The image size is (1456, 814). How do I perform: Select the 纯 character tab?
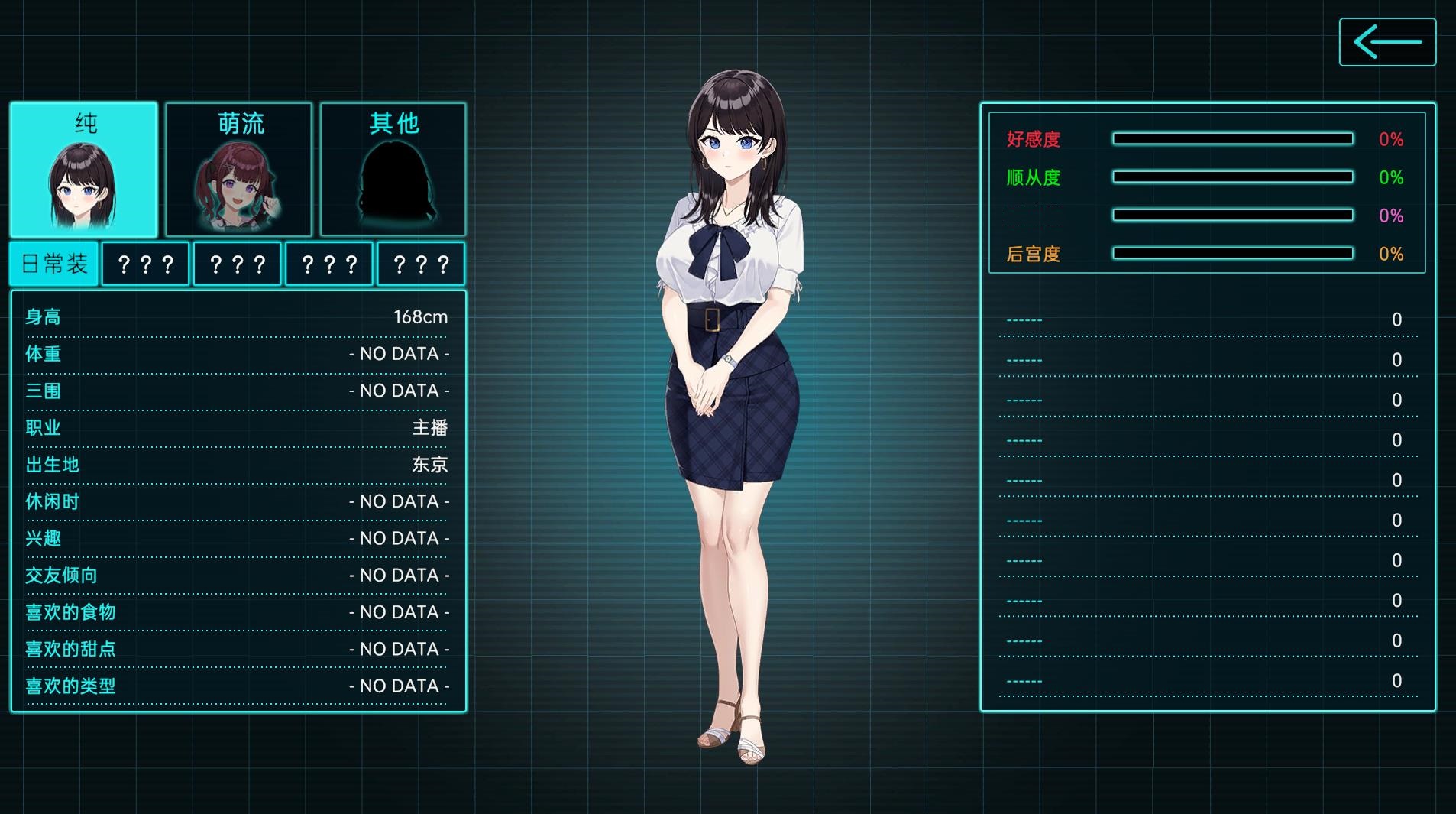point(84,170)
